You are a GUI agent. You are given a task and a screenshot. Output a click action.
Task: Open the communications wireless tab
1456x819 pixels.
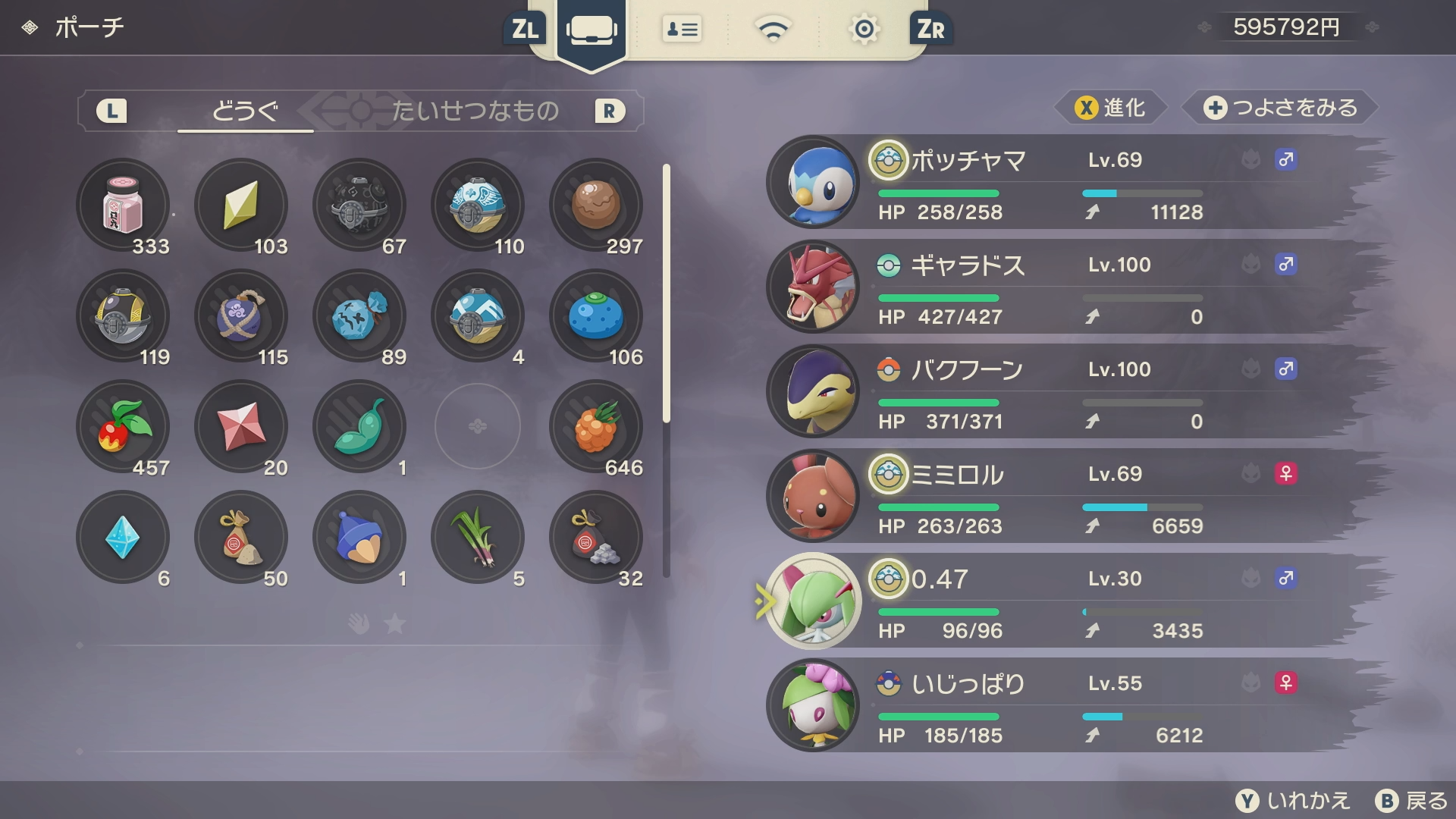click(x=773, y=30)
